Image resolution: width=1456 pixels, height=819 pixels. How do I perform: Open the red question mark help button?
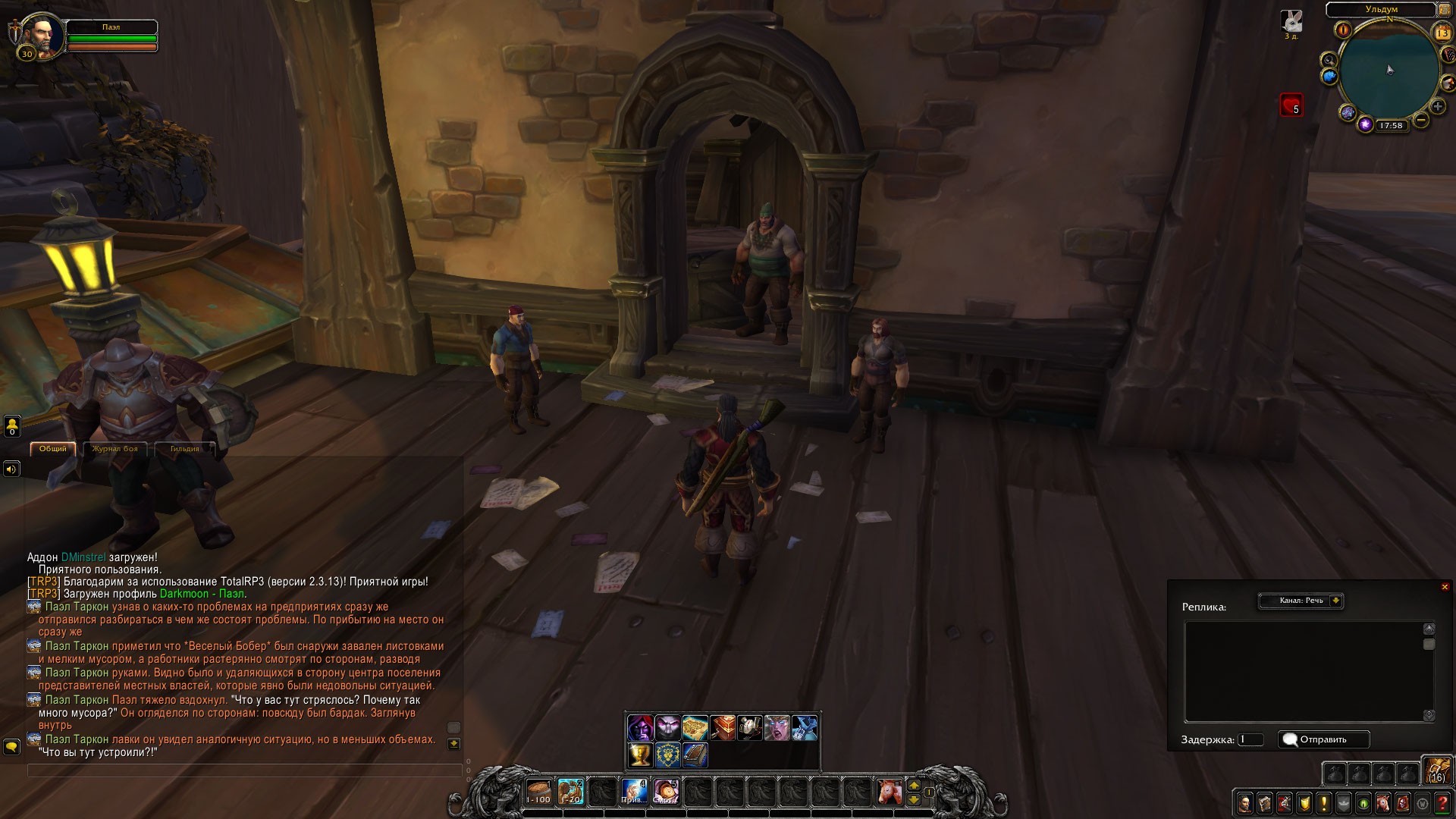1442,802
